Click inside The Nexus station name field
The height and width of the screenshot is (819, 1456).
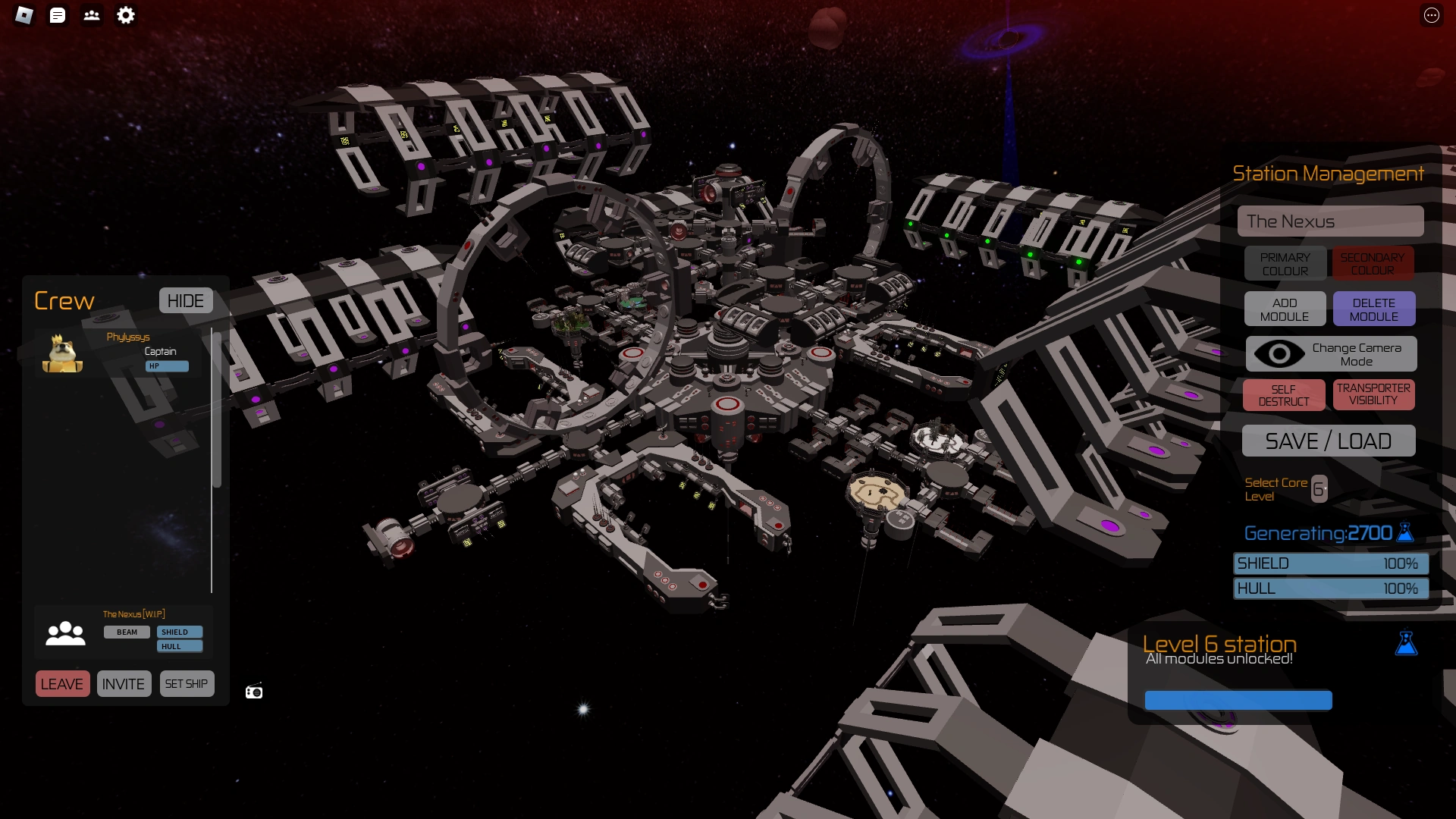(1331, 221)
